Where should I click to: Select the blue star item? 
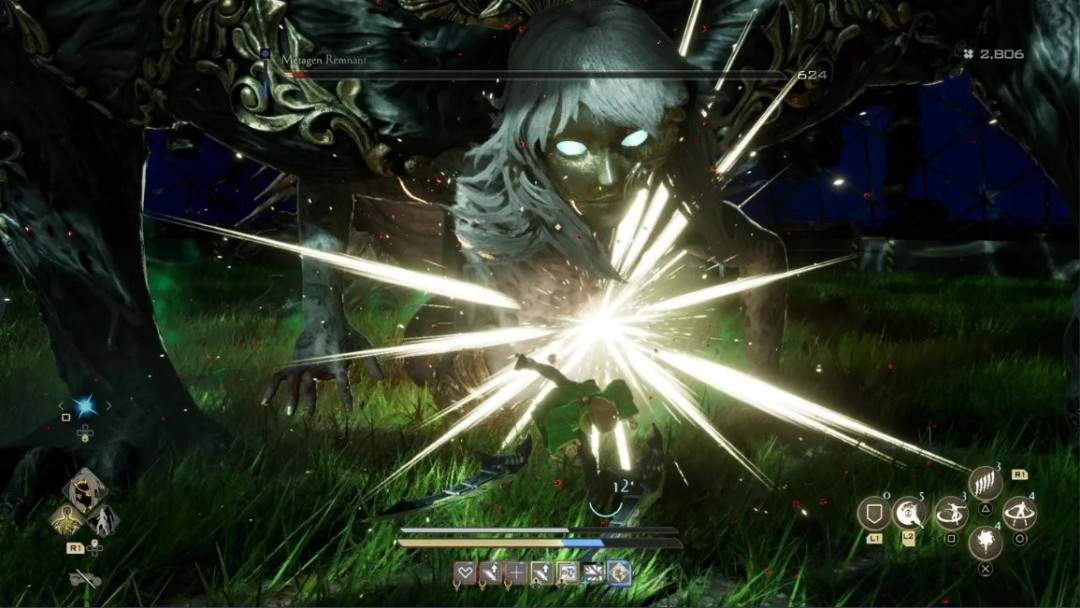85,406
